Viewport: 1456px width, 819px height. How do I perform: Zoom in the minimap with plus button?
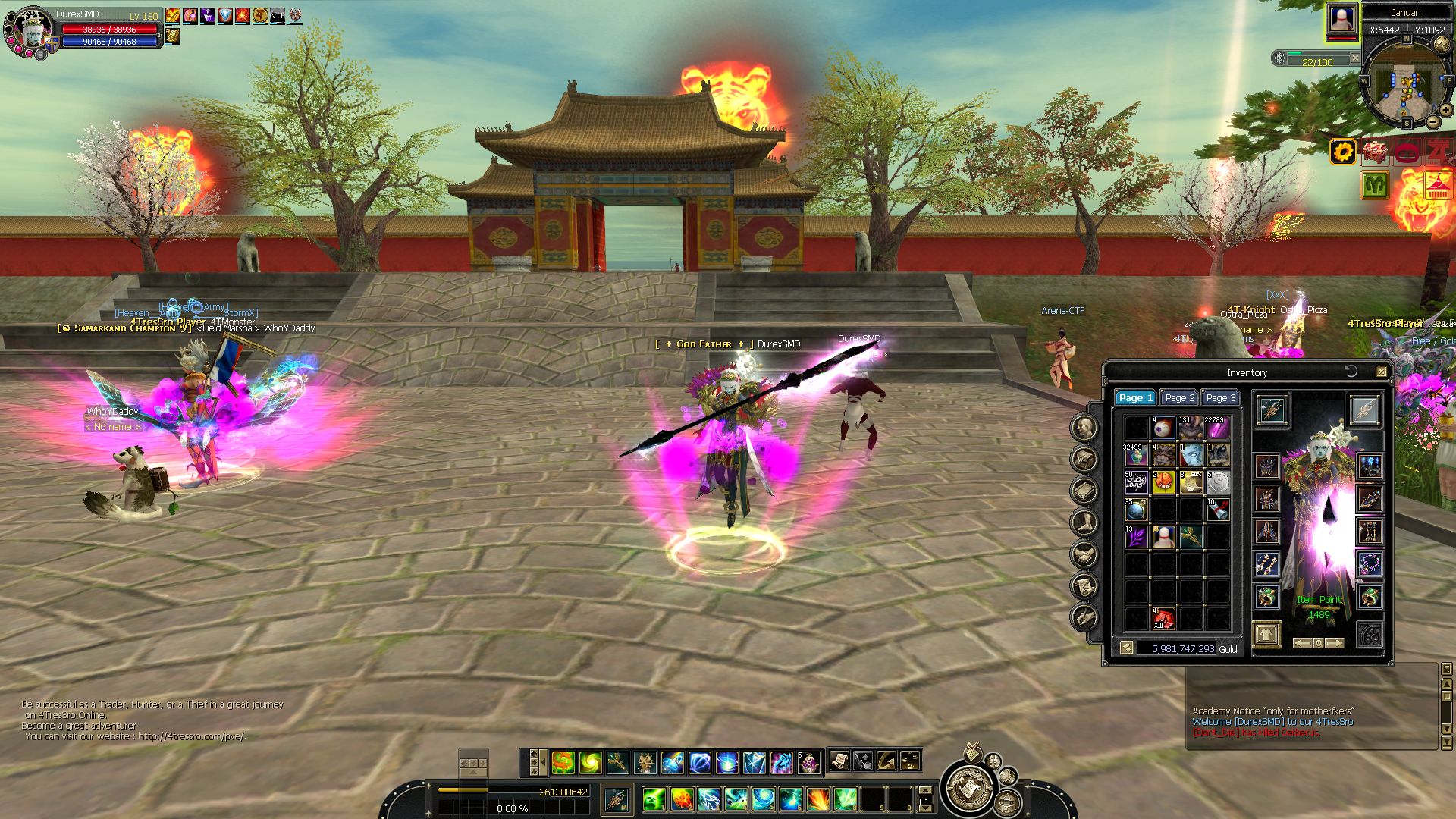(1446, 110)
